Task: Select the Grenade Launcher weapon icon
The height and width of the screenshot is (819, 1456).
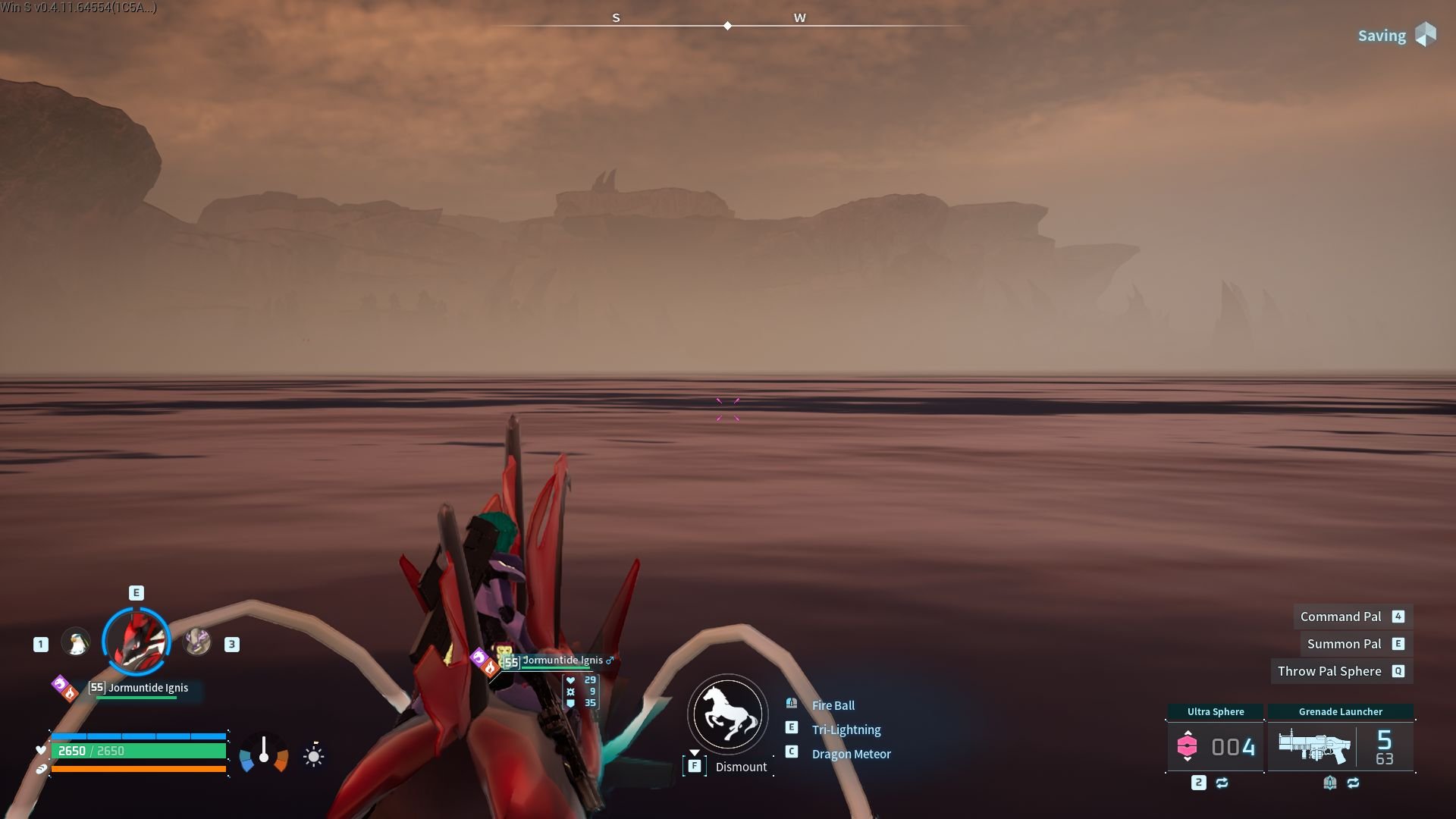Action: [1313, 745]
